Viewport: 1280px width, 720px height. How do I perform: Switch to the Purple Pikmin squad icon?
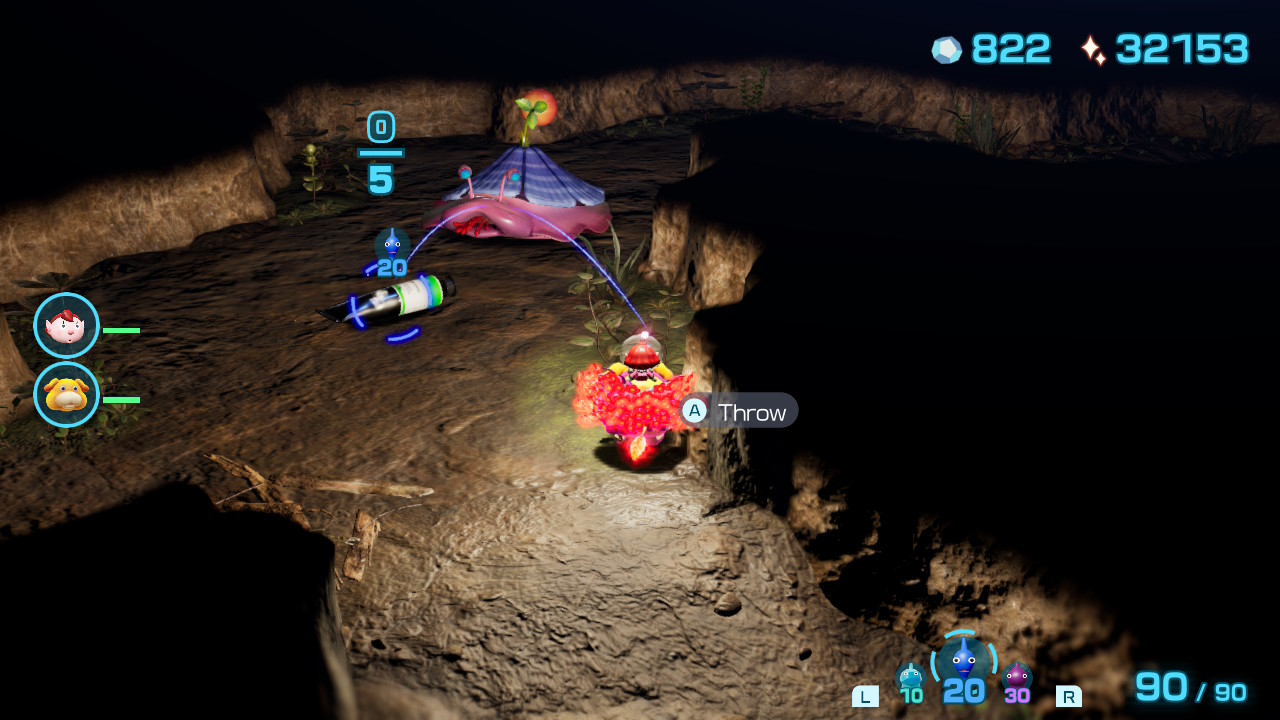(x=1017, y=677)
